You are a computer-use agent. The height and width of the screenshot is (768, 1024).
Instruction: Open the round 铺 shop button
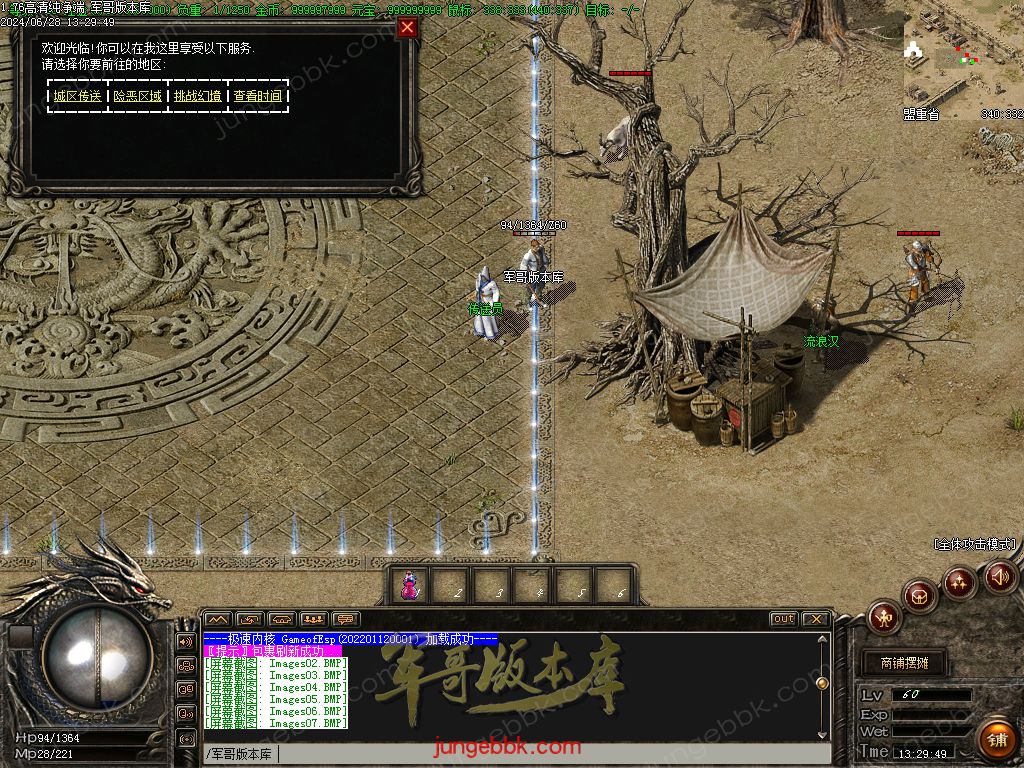pos(996,739)
